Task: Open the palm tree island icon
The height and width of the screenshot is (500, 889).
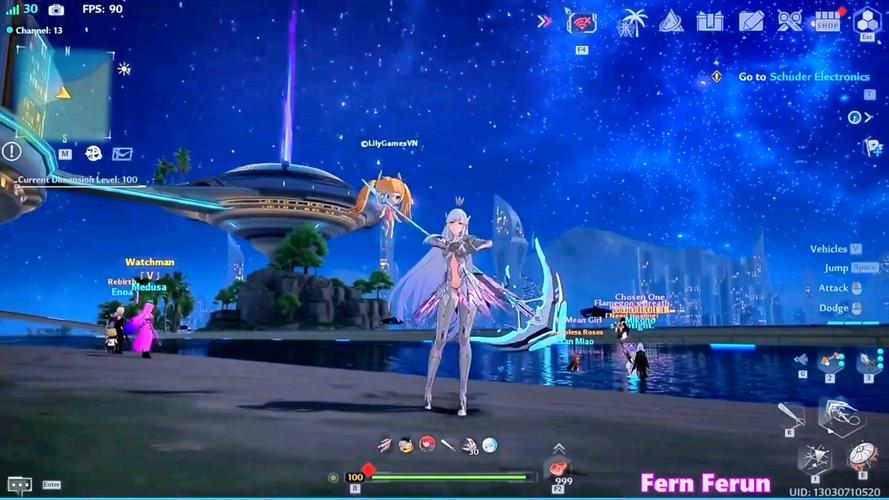Action: pyautogui.click(x=632, y=21)
